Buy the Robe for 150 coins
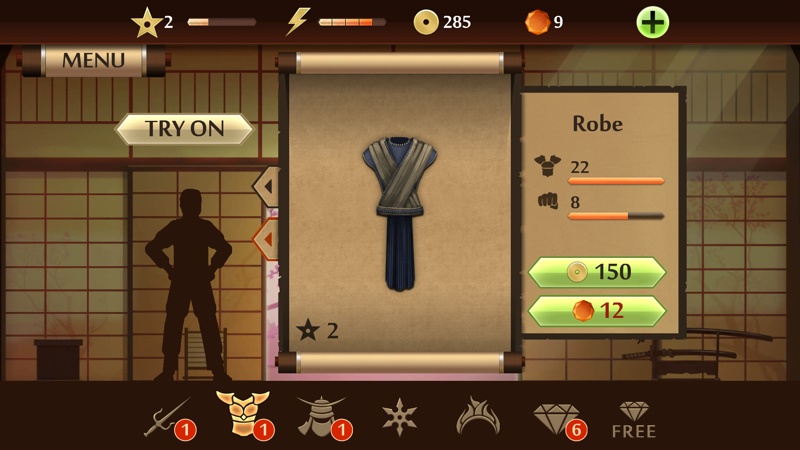Viewport: 800px width, 450px height. point(597,272)
